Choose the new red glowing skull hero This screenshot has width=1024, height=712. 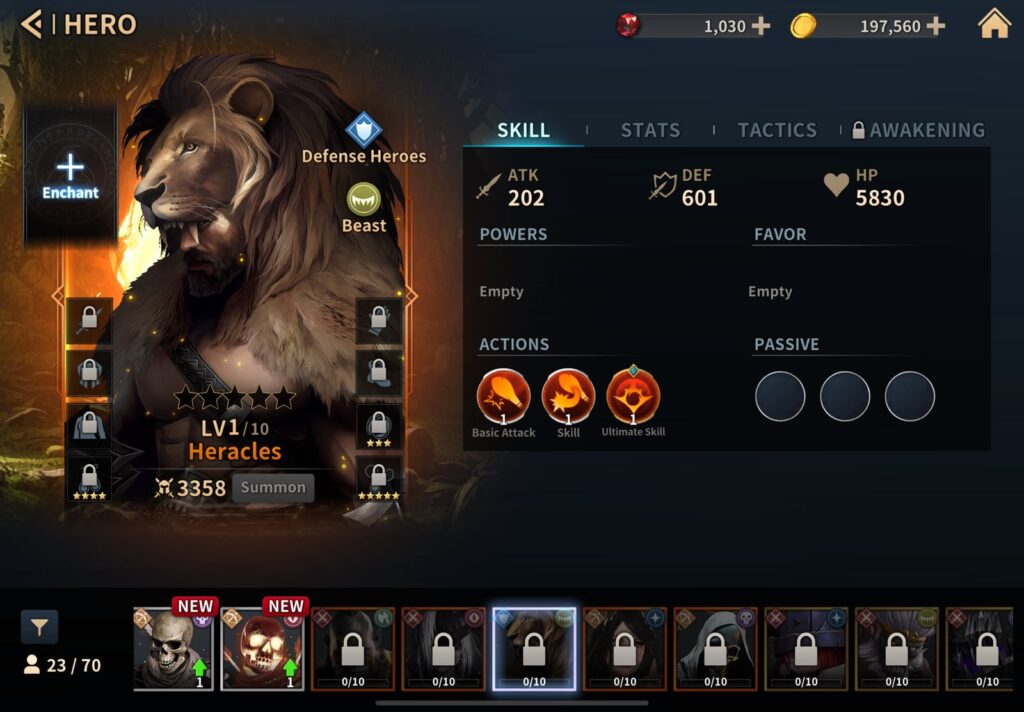[264, 648]
